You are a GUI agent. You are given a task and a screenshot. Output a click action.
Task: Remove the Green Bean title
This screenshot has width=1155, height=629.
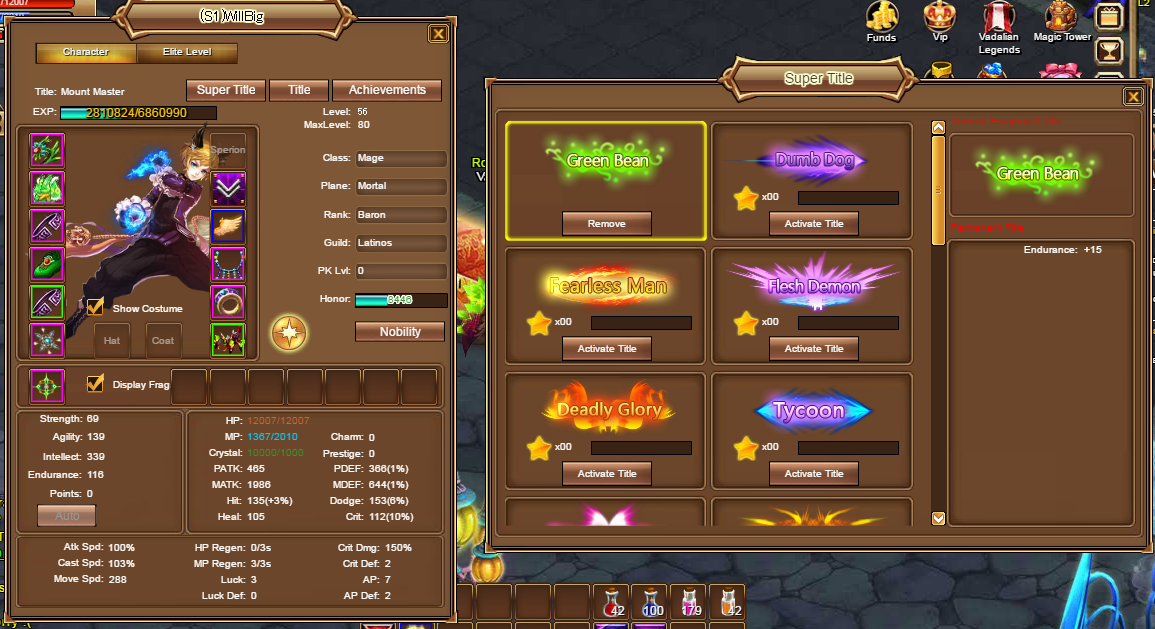pyautogui.click(x=607, y=224)
